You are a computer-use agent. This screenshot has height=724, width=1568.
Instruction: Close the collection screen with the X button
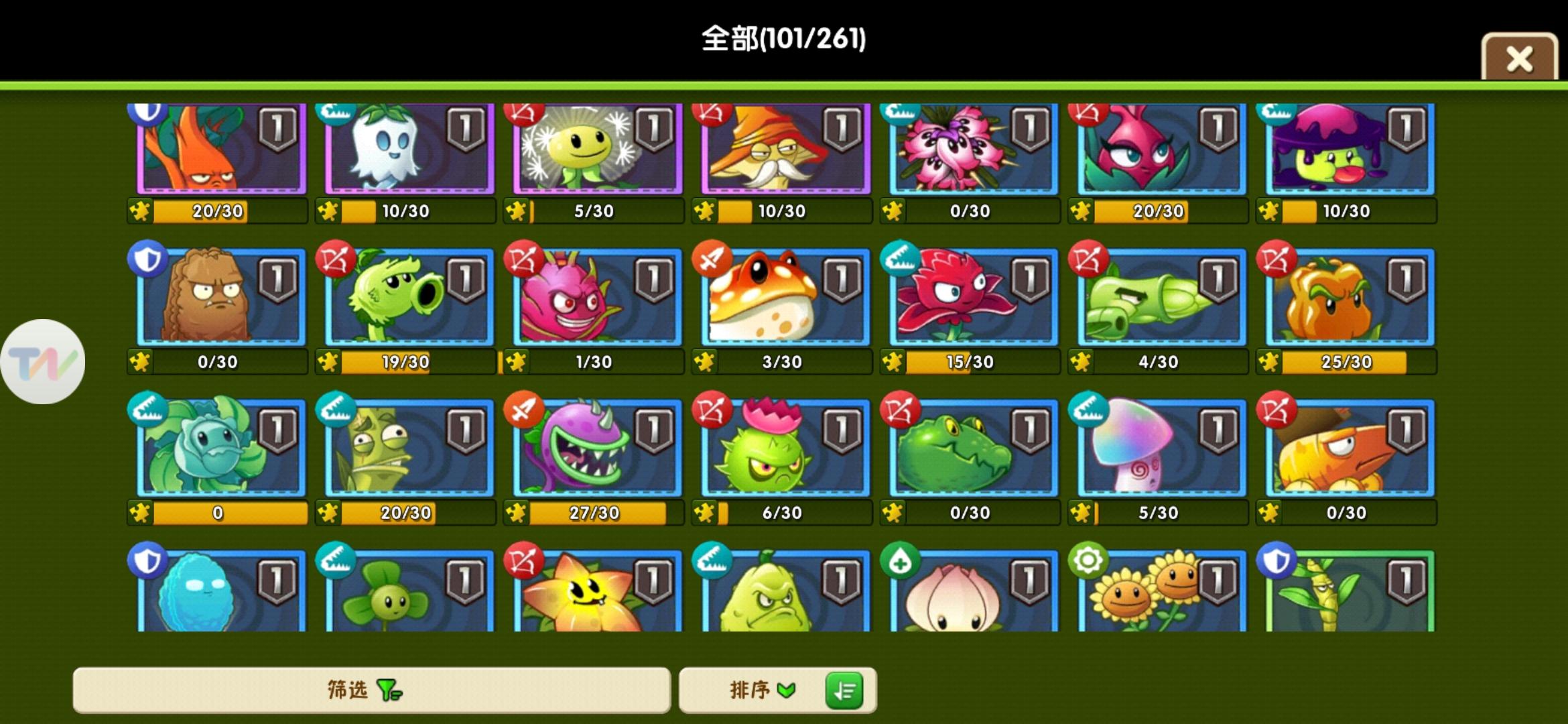click(x=1520, y=57)
